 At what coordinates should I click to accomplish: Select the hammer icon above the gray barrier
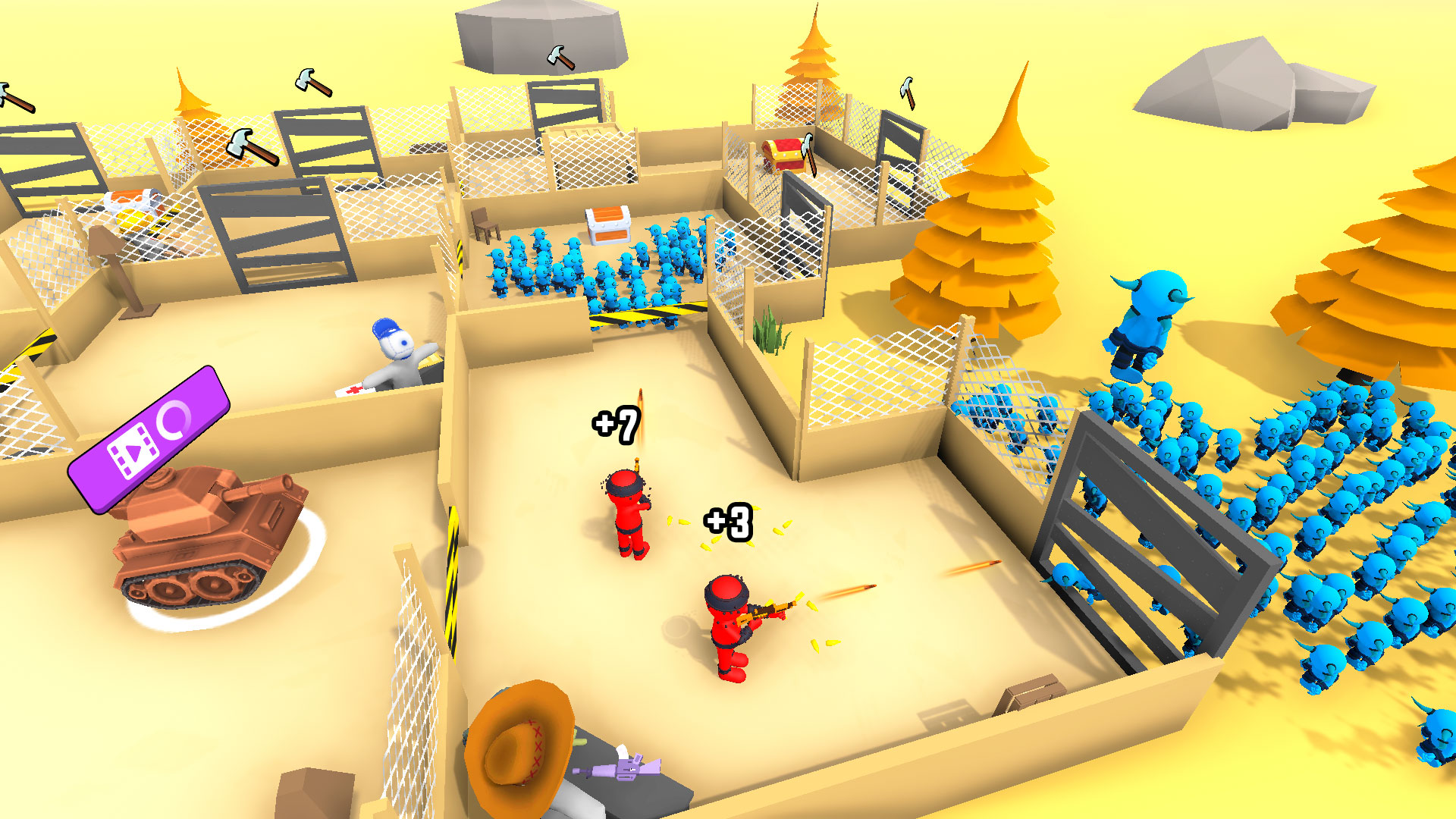pyautogui.click(x=907, y=91)
